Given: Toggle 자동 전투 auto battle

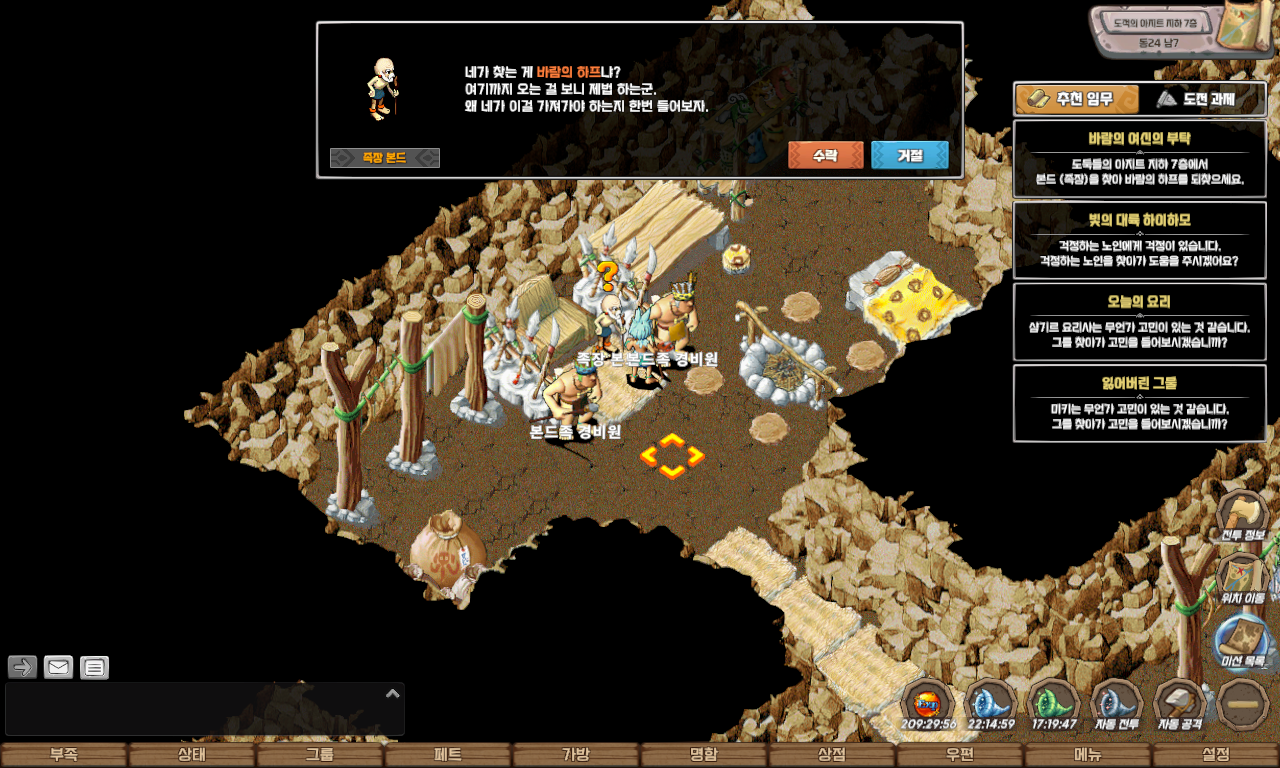Looking at the screenshot, I should [x=1116, y=704].
